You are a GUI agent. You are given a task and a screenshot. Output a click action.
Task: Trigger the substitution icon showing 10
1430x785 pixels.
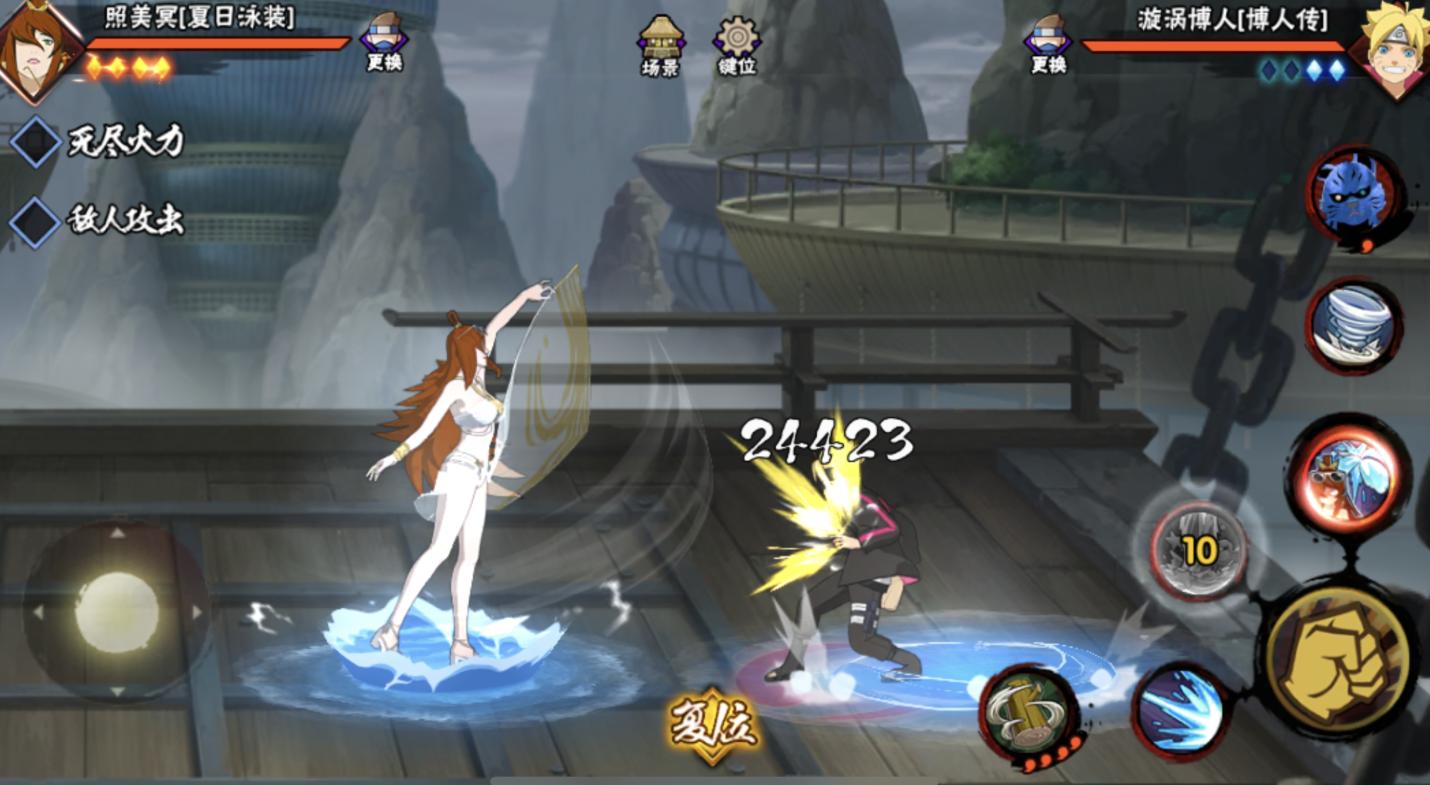[1198, 551]
